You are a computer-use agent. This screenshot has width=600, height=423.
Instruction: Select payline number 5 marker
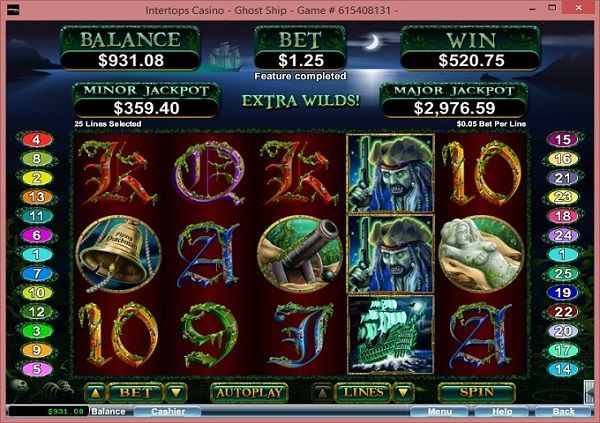pos(37,368)
